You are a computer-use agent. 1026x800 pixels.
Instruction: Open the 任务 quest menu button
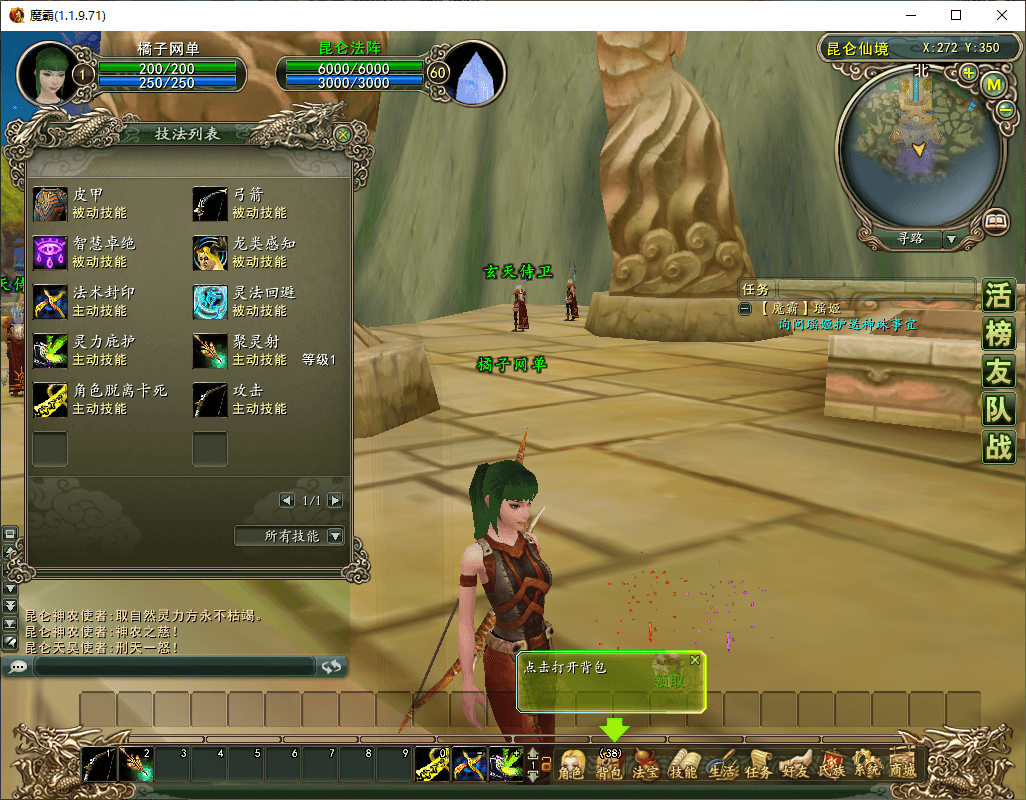tap(758, 766)
